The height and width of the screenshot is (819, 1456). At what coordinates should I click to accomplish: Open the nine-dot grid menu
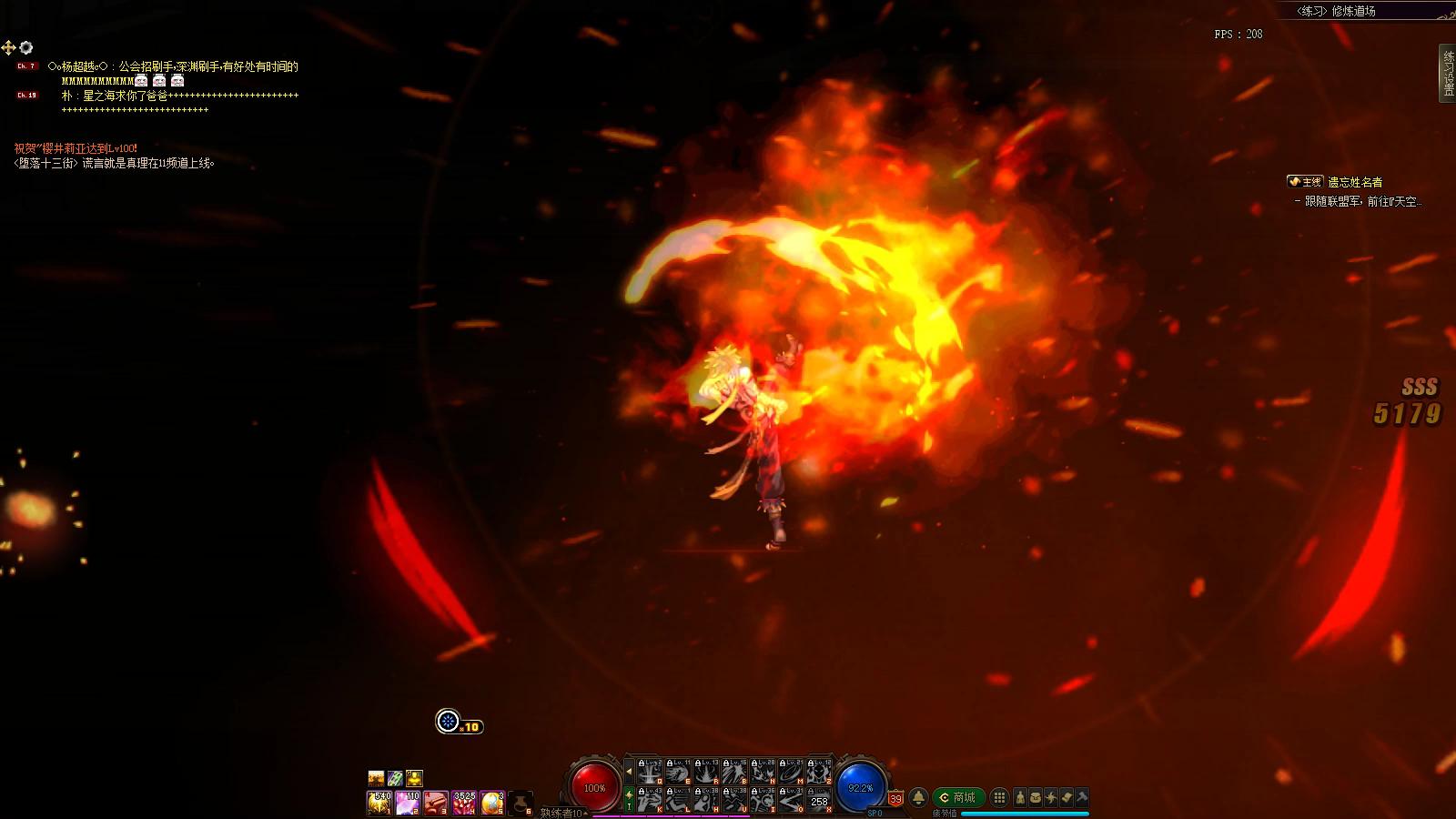999,797
